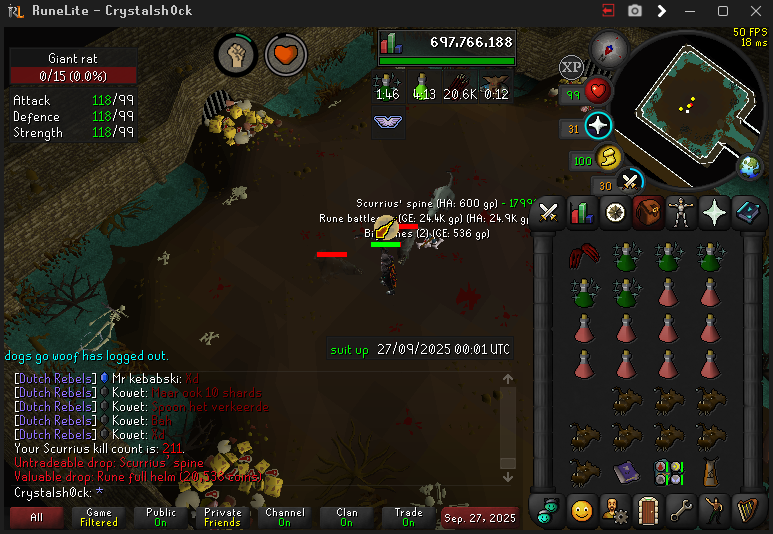Click the blue spell book inventory item
Image resolution: width=773 pixels, height=534 pixels.
626,471
